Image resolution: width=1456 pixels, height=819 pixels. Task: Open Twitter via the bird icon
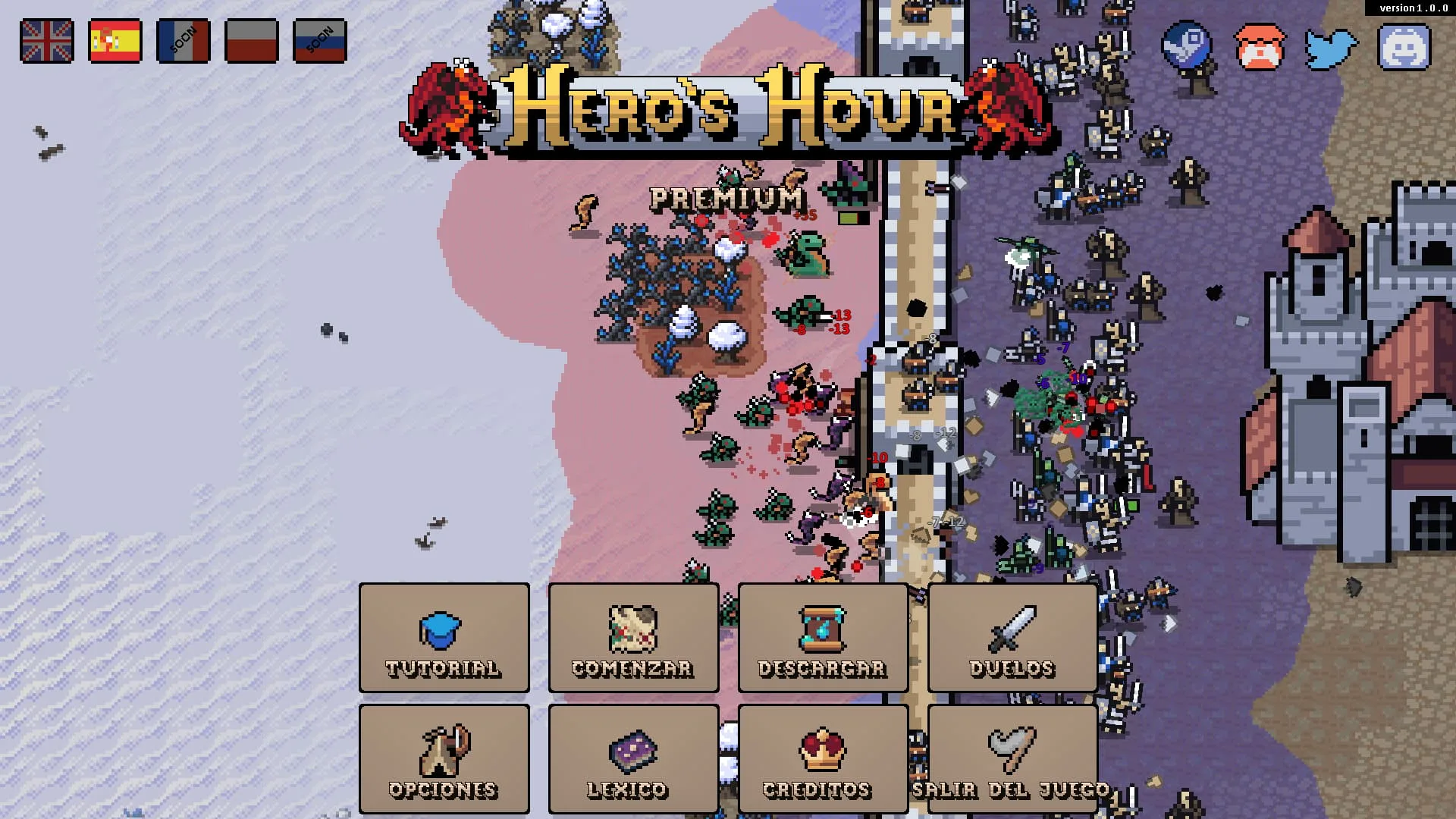pyautogui.click(x=1329, y=44)
